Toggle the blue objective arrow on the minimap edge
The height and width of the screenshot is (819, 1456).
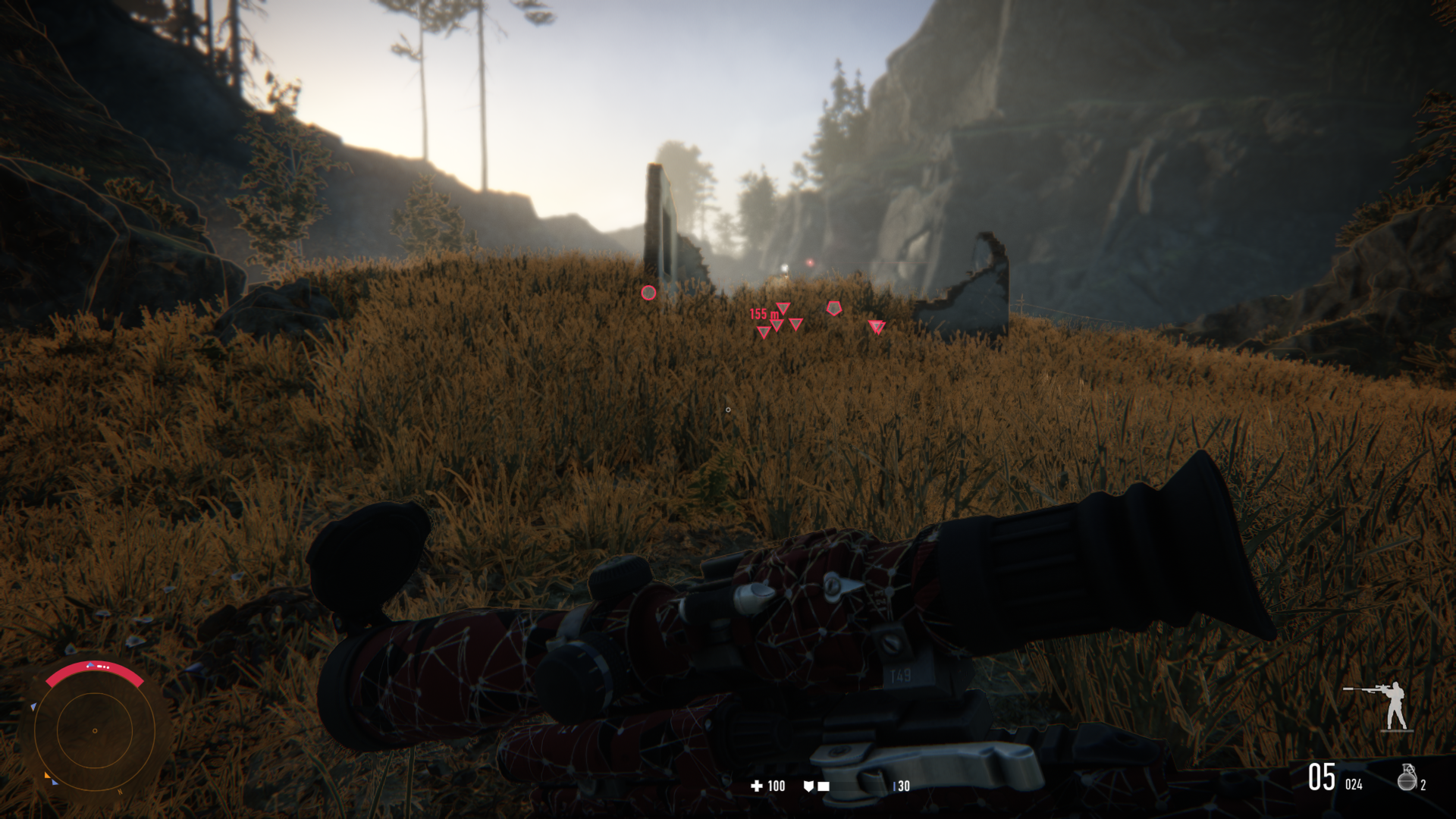pos(33,706)
